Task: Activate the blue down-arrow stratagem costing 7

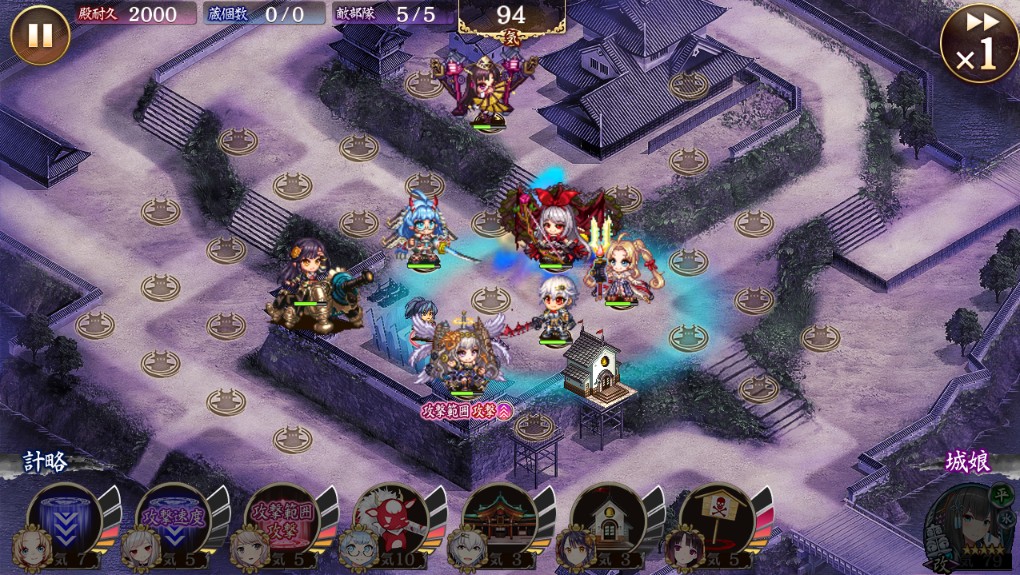Action: (64, 520)
